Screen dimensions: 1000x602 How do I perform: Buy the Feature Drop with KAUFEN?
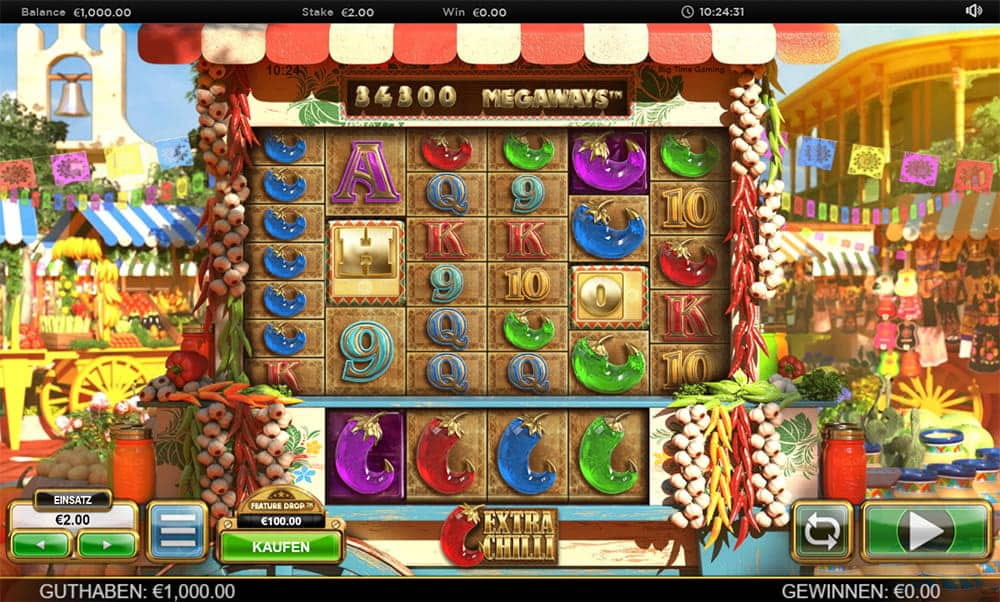point(281,547)
